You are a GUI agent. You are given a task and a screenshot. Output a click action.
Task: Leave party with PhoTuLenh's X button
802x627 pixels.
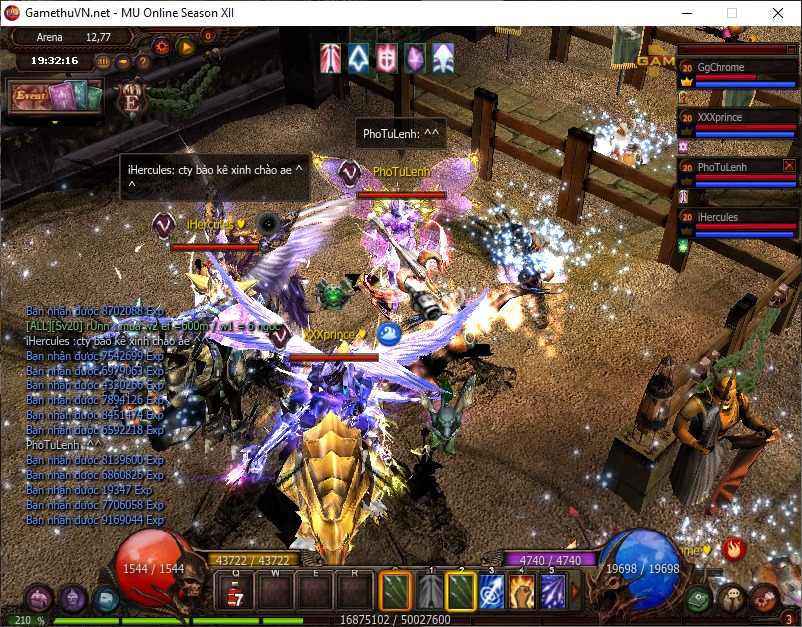point(789,165)
